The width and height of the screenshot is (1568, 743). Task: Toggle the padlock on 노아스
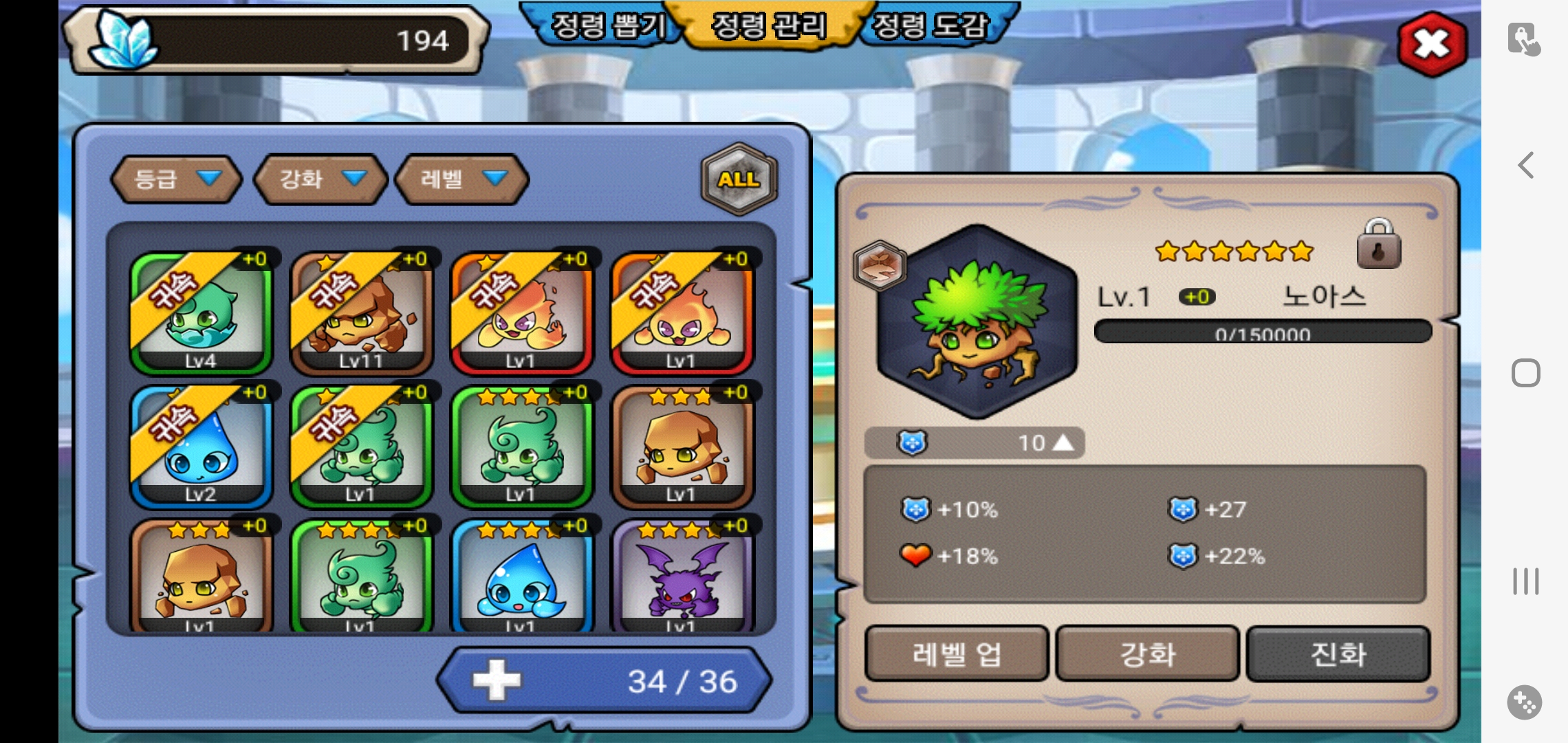click(1378, 245)
